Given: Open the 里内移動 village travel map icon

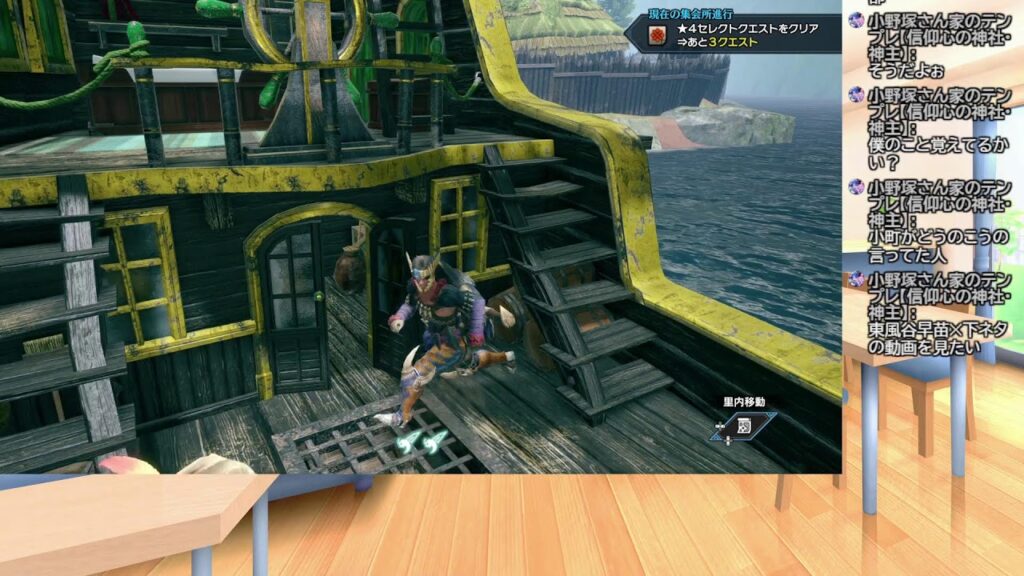Looking at the screenshot, I should pyautogui.click(x=744, y=424).
